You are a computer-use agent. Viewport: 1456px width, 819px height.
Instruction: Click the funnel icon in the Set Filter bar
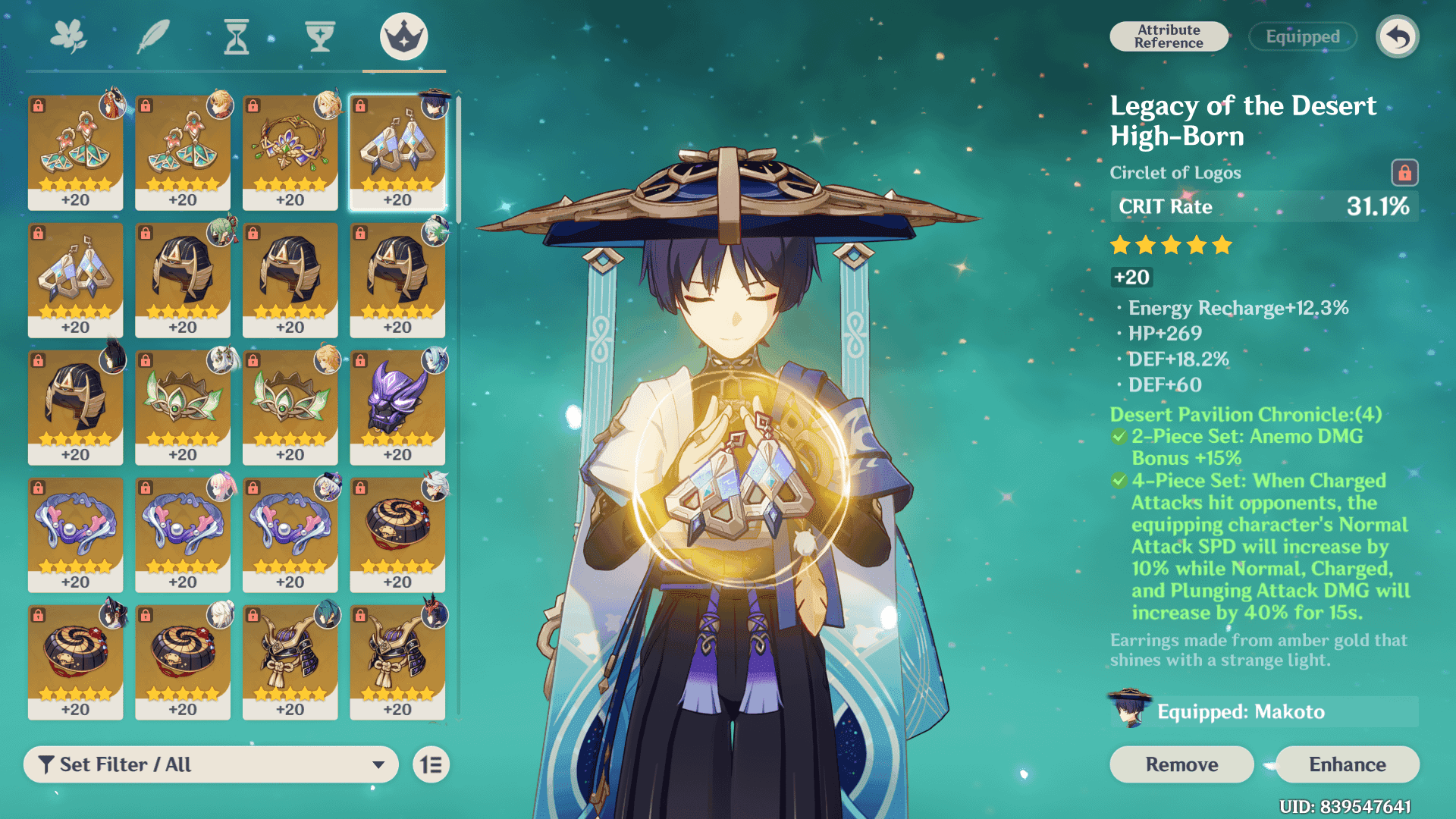[x=47, y=764]
